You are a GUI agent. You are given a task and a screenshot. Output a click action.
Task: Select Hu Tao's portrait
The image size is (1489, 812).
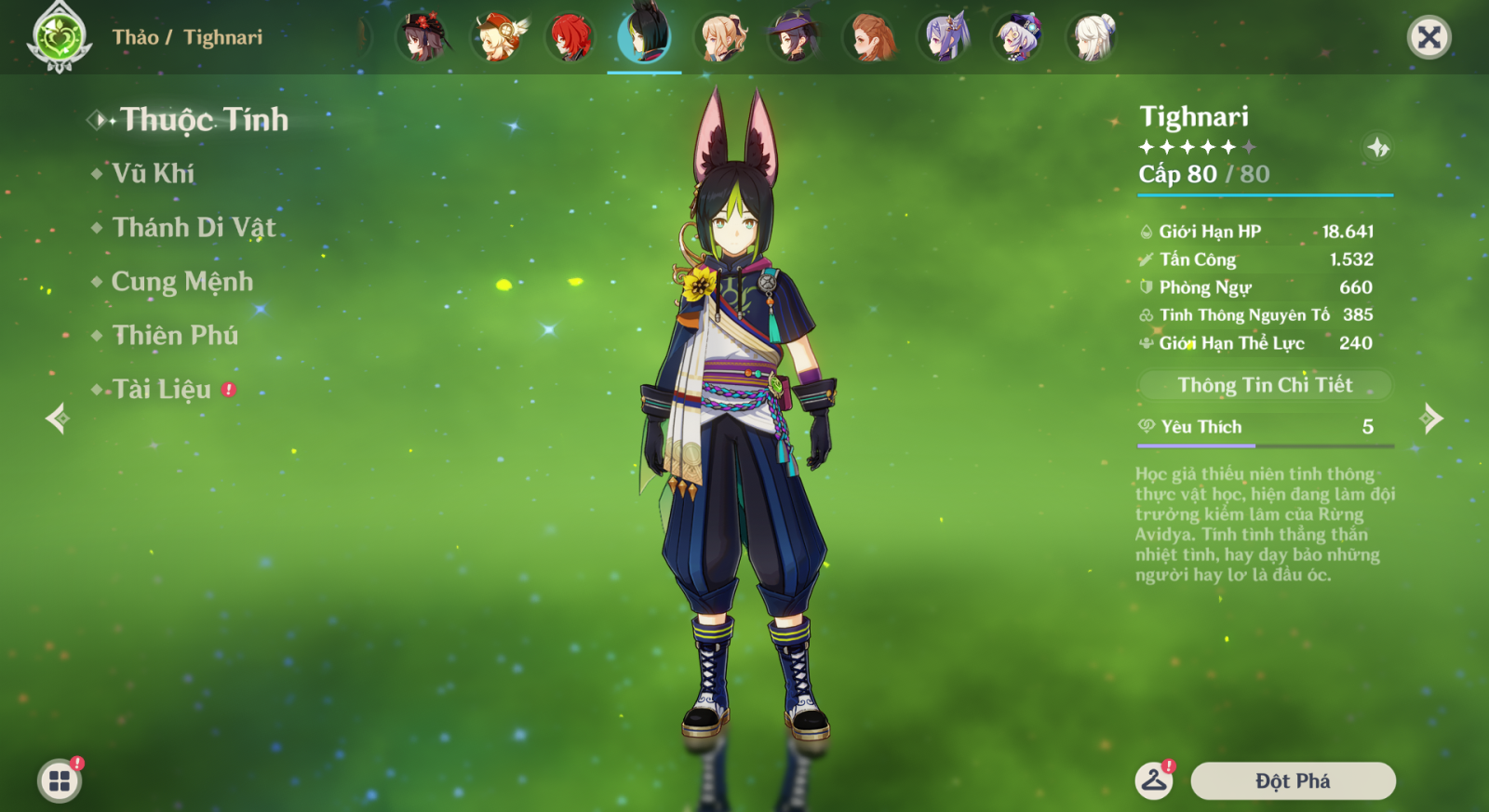(x=423, y=38)
